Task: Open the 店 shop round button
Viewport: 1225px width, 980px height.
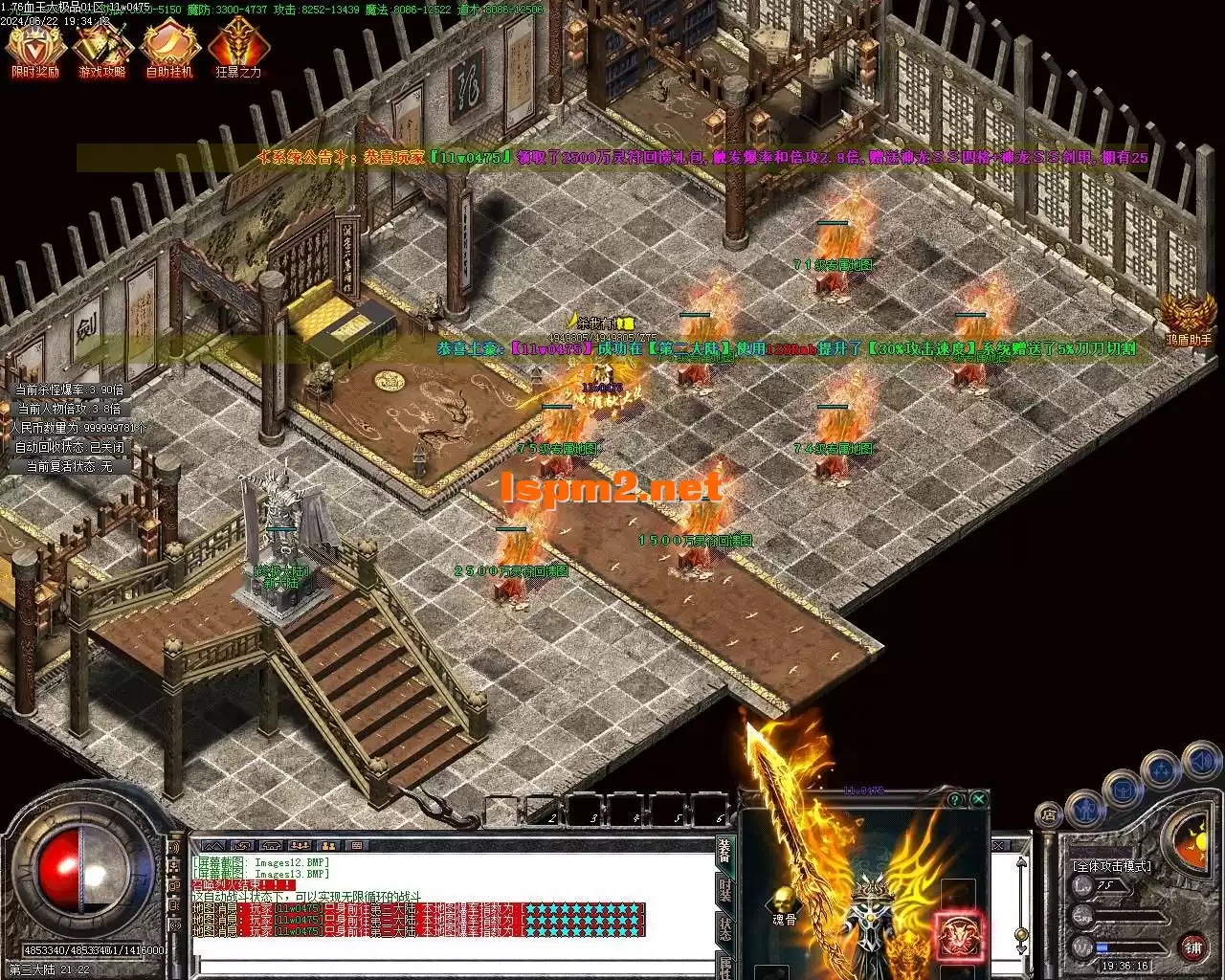Action: tap(1049, 815)
